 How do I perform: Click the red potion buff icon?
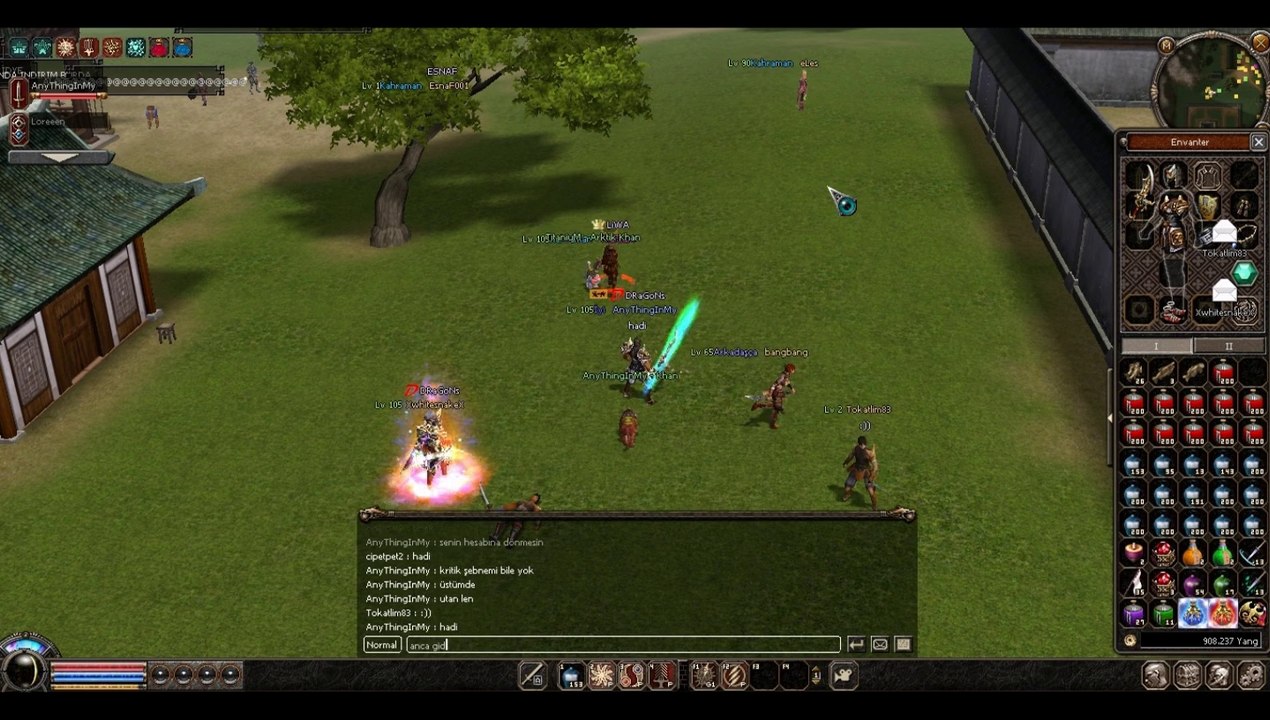(159, 47)
